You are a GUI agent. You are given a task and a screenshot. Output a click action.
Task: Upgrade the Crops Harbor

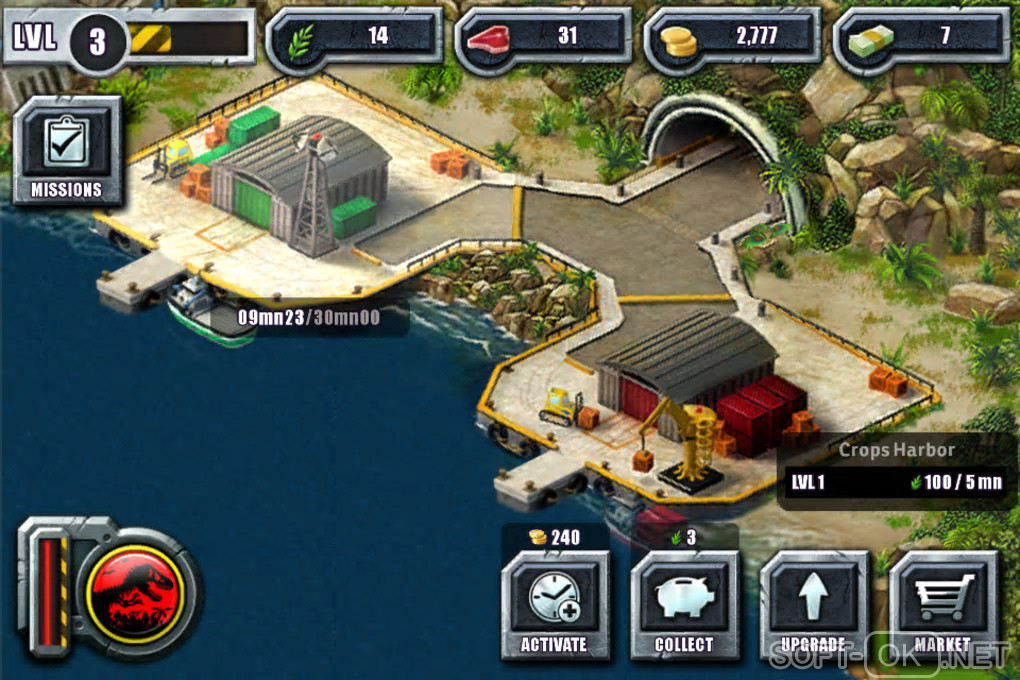pos(813,604)
